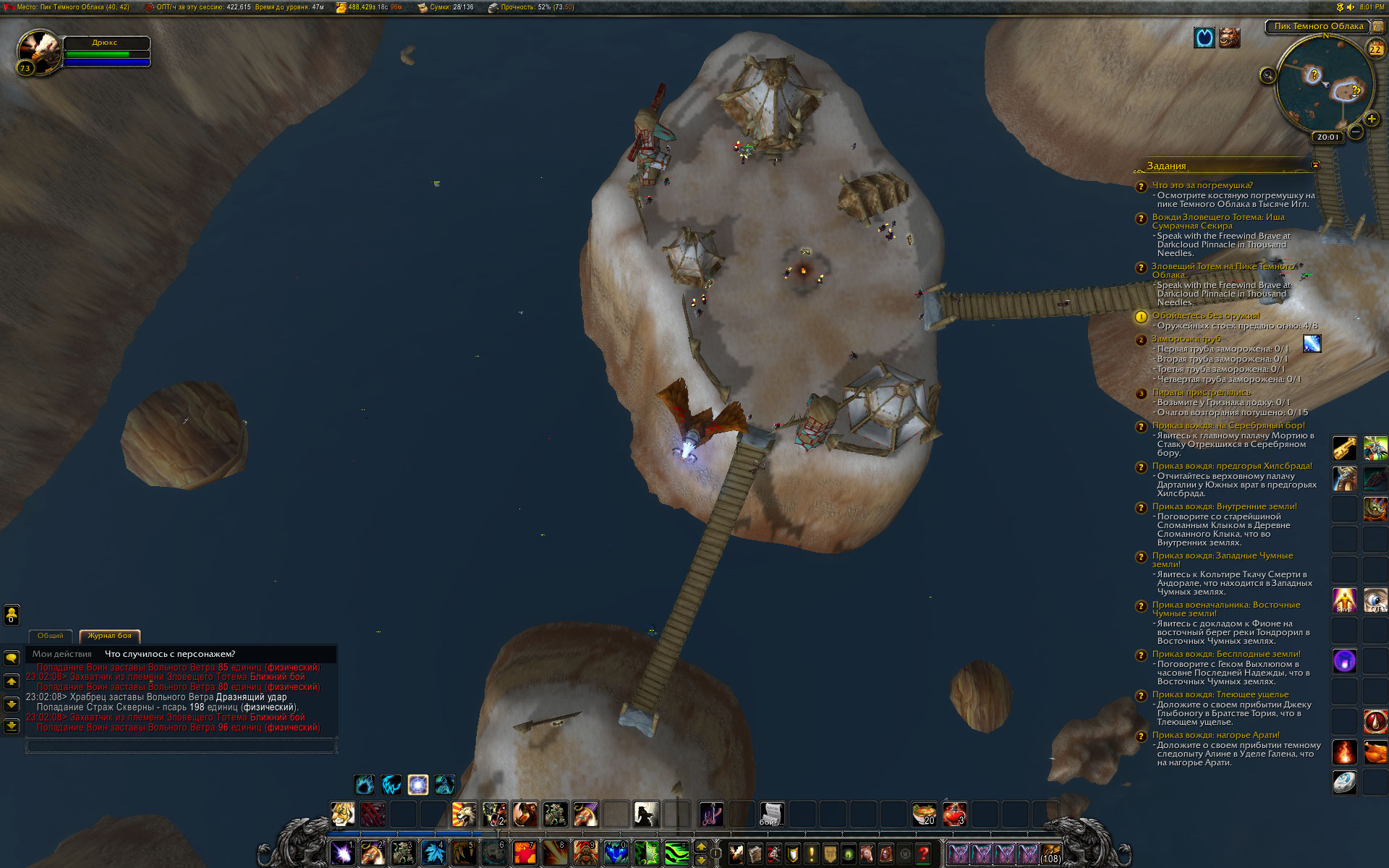Click the Дрюкс player portrait
Screen dimensions: 1389x868
39,51
